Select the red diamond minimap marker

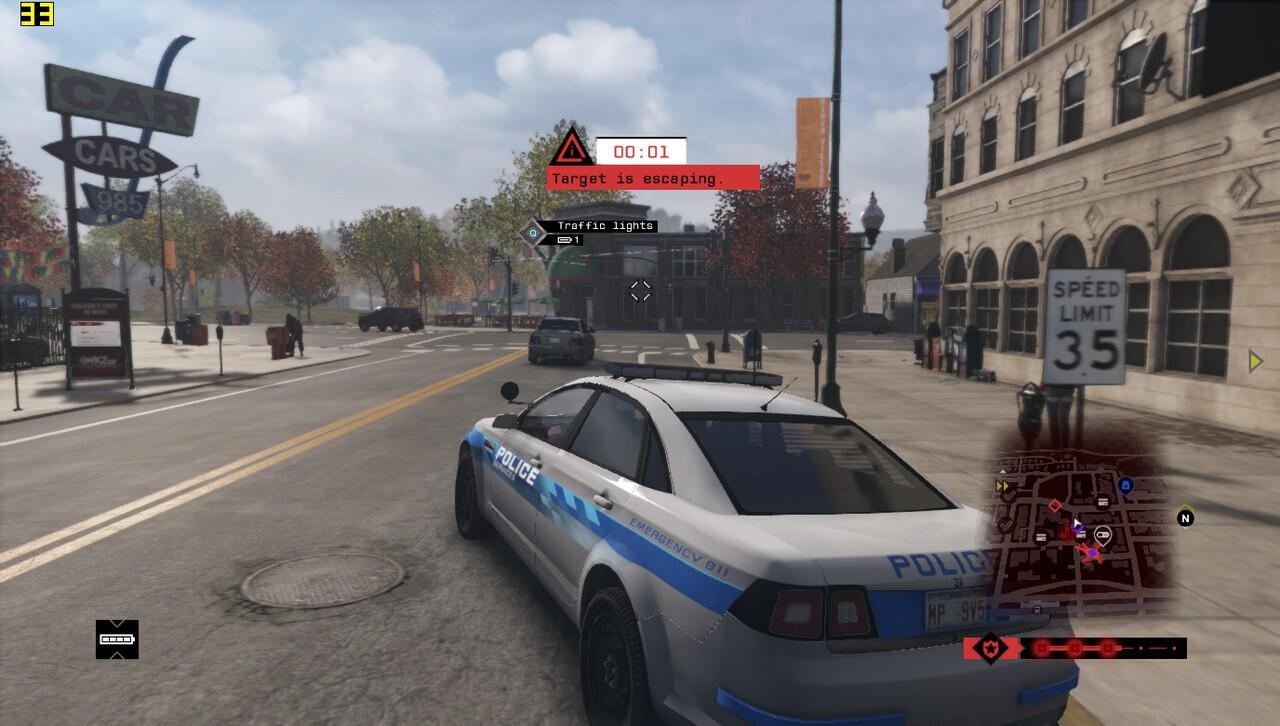click(x=1054, y=506)
